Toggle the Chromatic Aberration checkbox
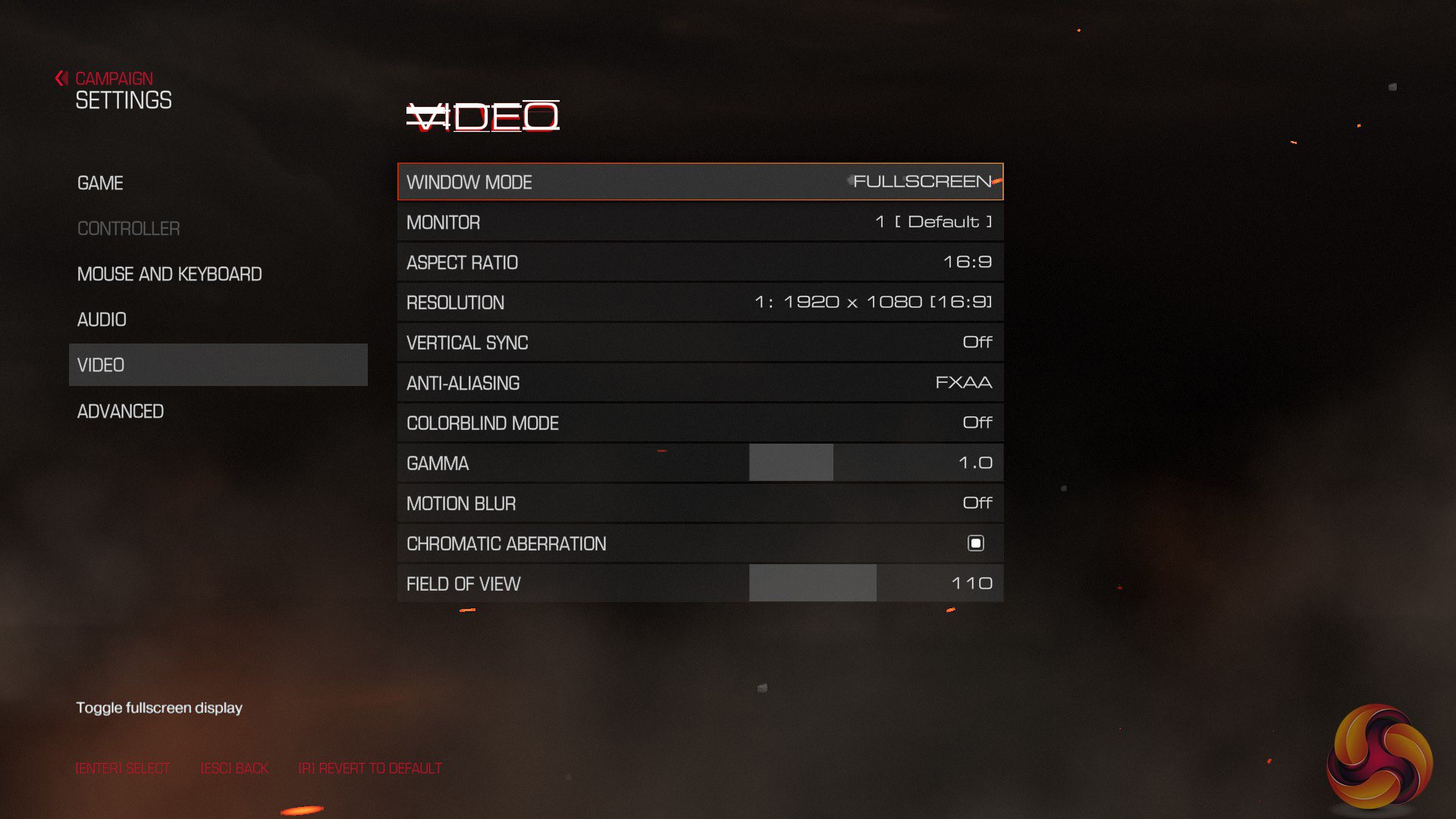This screenshot has width=1456, height=819. [975, 543]
